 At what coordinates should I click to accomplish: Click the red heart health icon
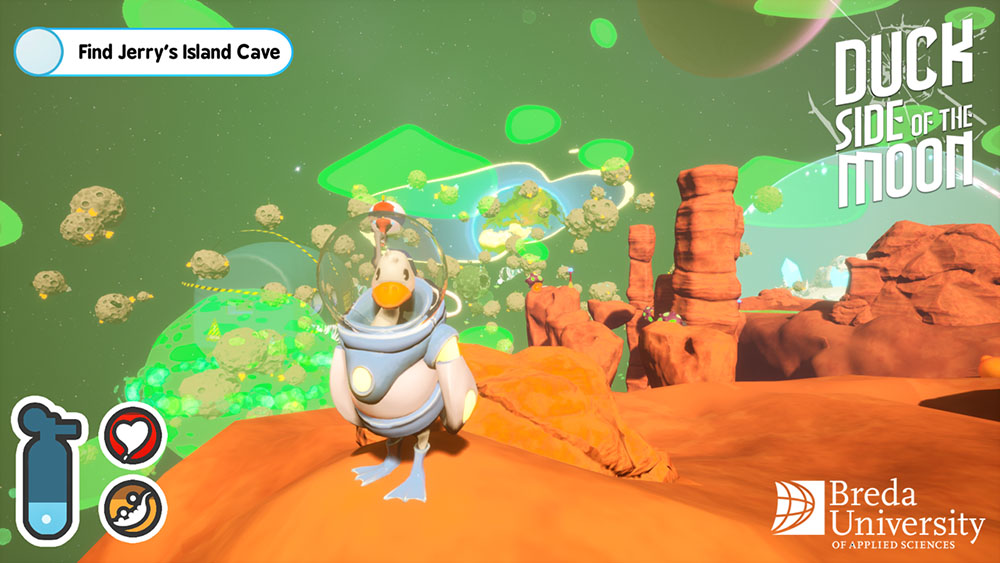click(x=134, y=436)
